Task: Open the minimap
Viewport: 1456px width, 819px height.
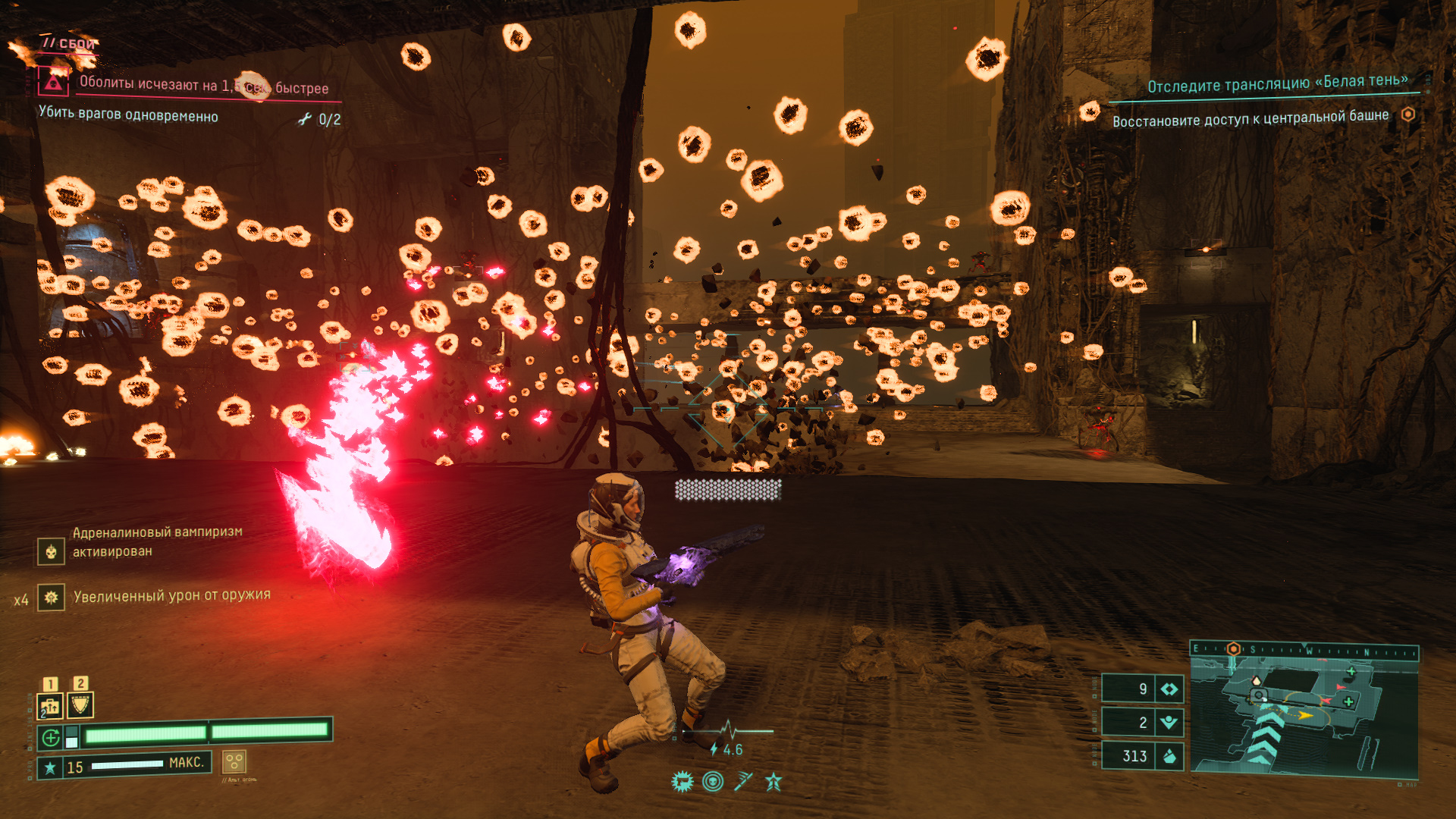Action: 1304,717
